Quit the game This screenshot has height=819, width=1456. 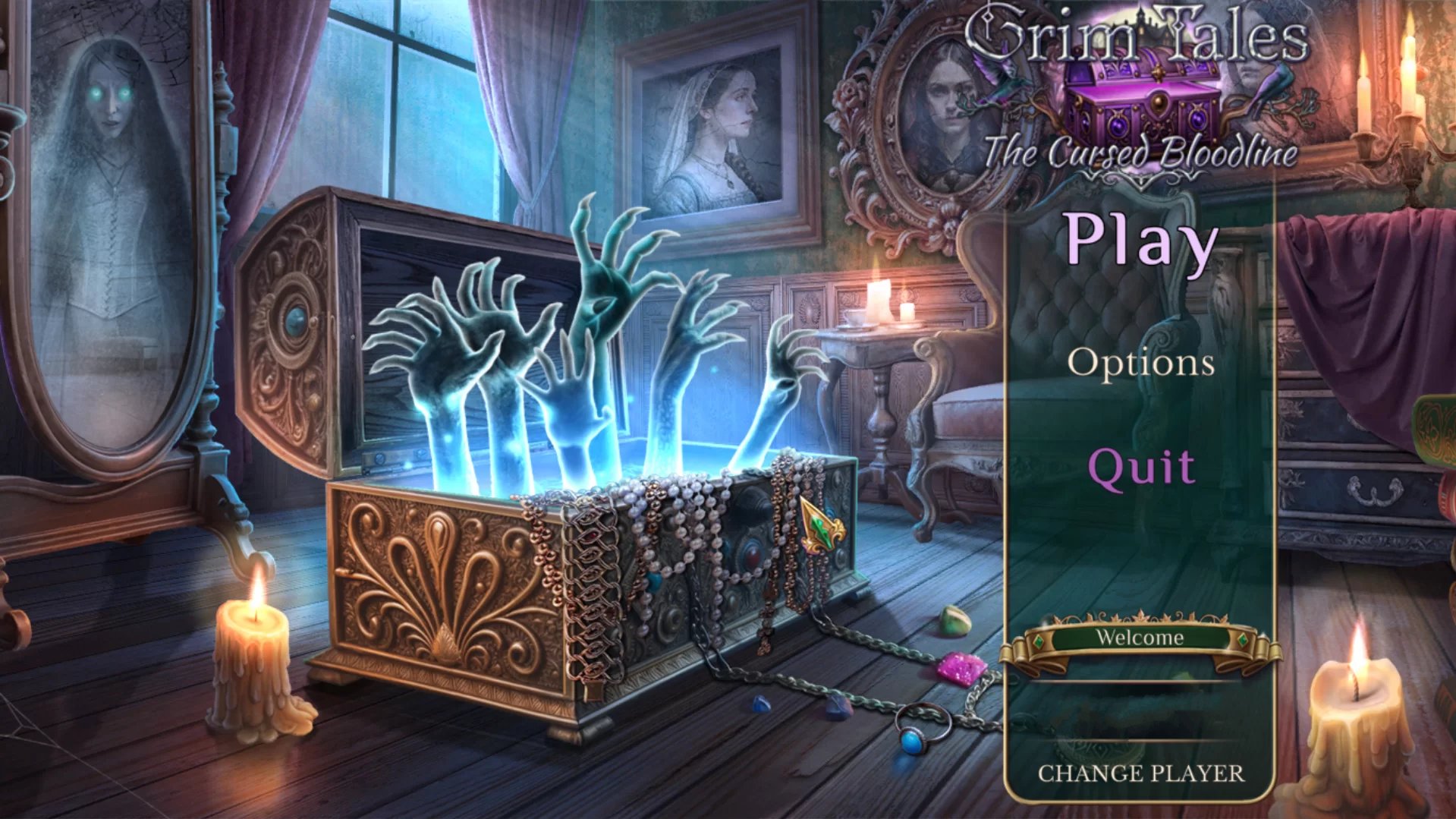(1140, 467)
